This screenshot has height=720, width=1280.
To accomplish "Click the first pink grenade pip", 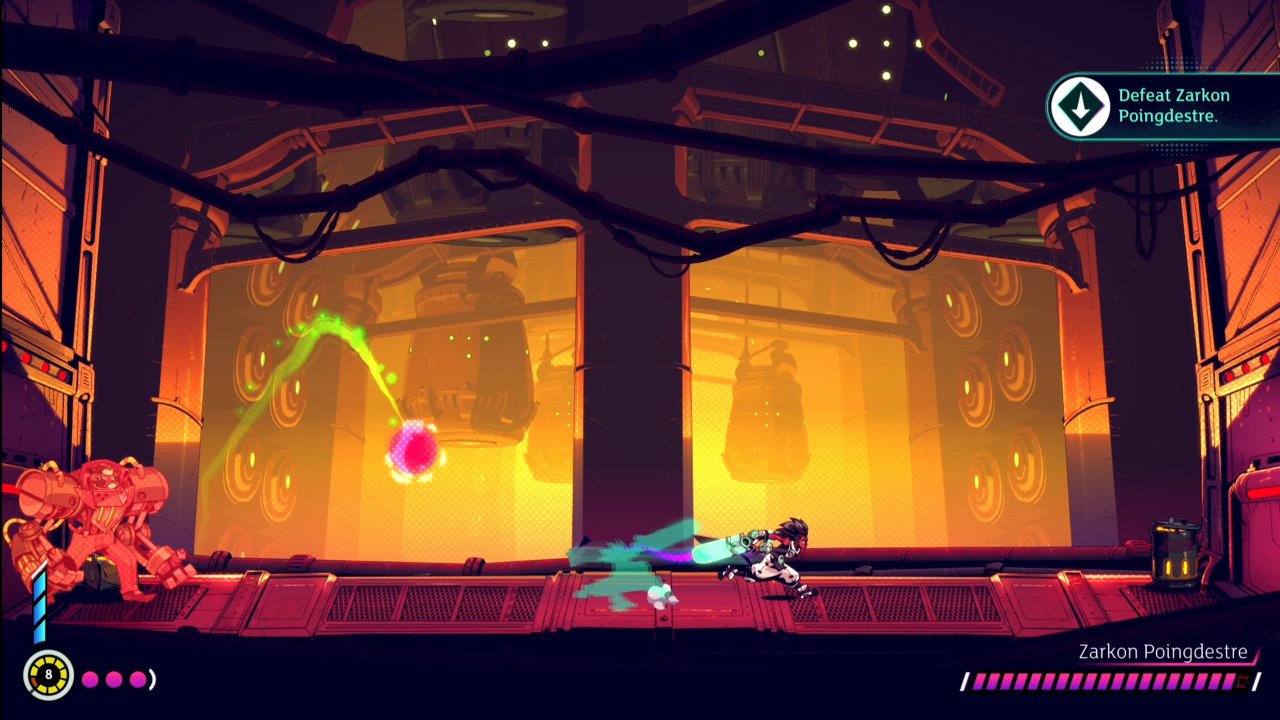I will click(x=90, y=679).
